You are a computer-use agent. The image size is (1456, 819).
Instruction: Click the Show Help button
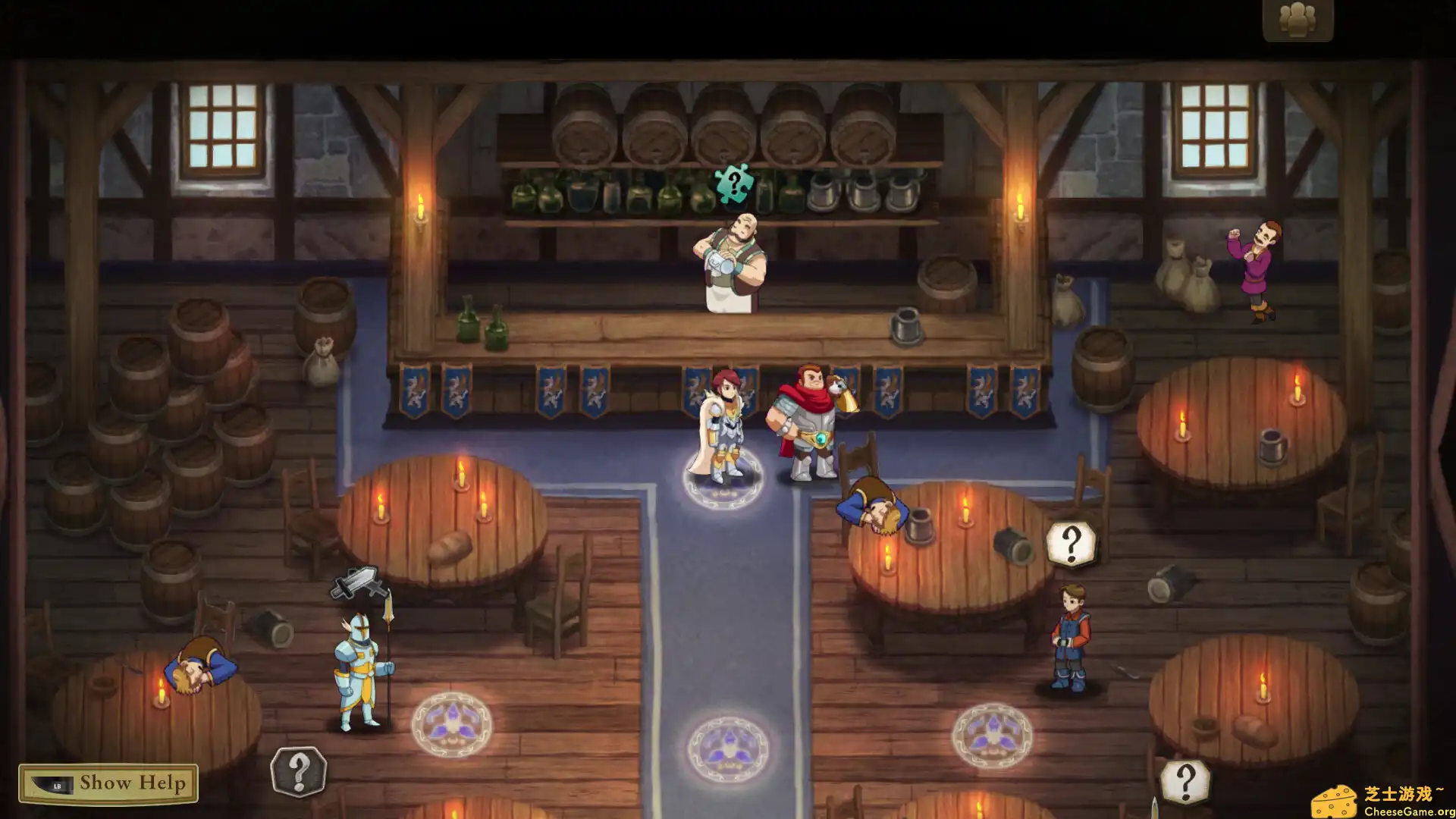[121, 785]
